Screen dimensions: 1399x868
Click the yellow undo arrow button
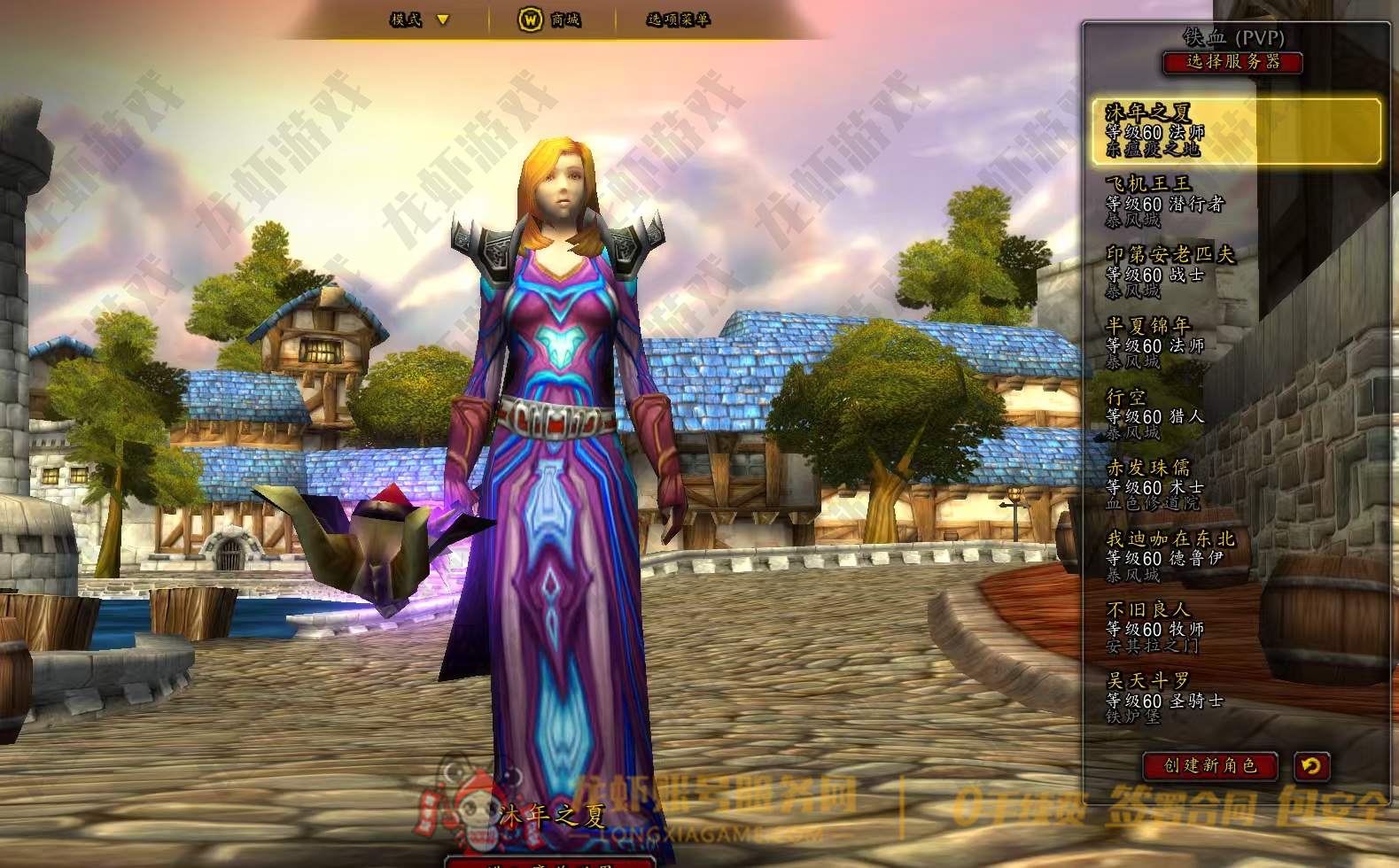pos(1310,765)
